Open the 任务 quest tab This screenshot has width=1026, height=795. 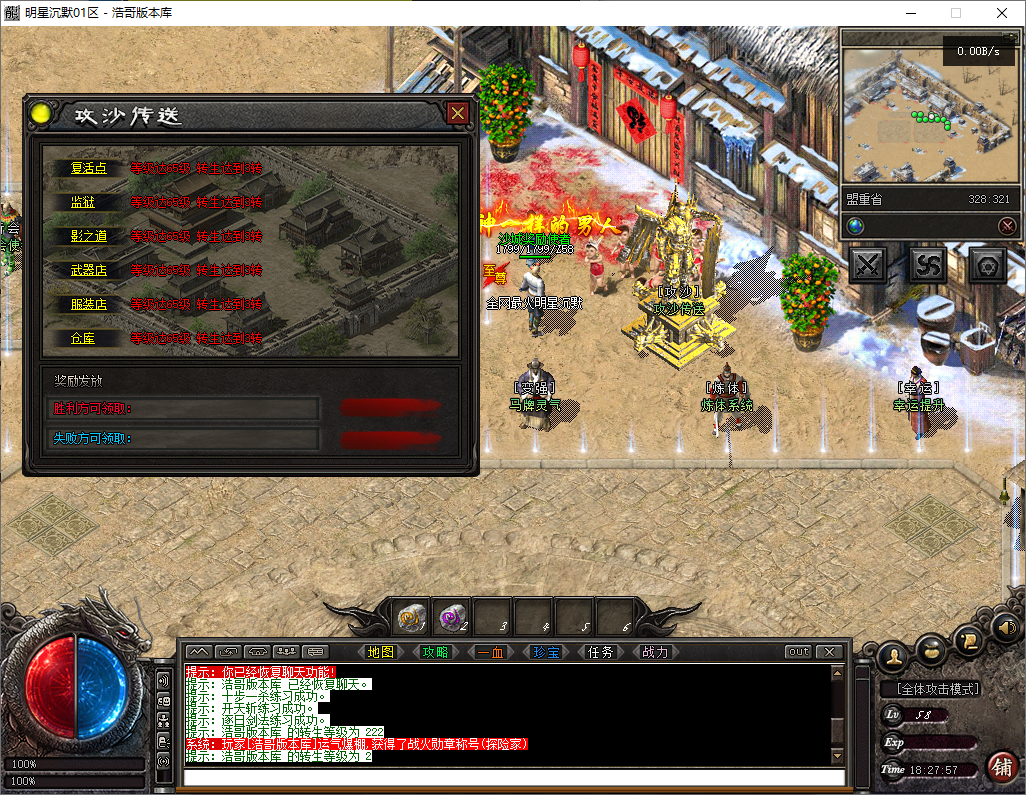pos(601,652)
